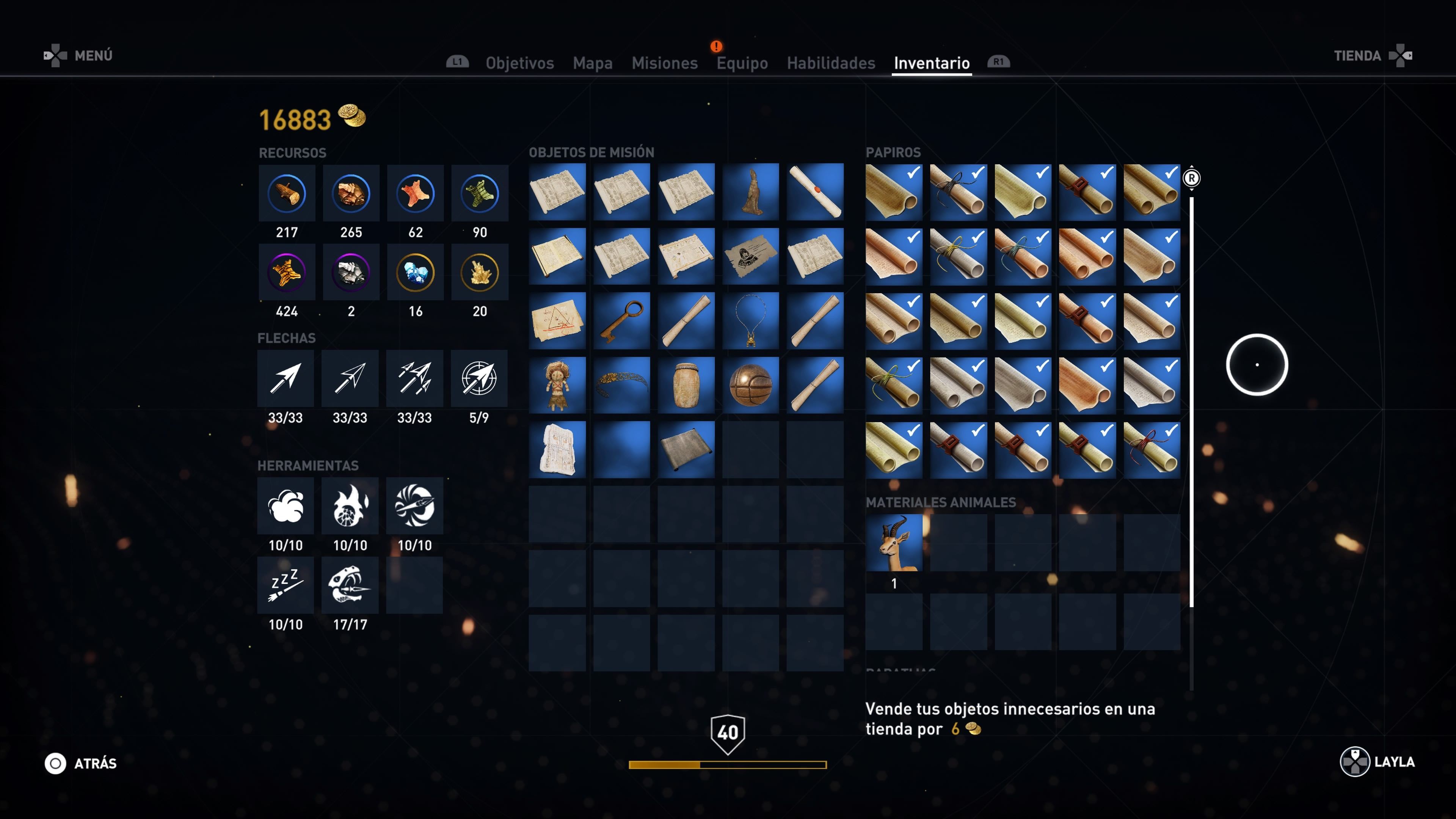
Task: Open the Mapa tab
Action: [592, 63]
